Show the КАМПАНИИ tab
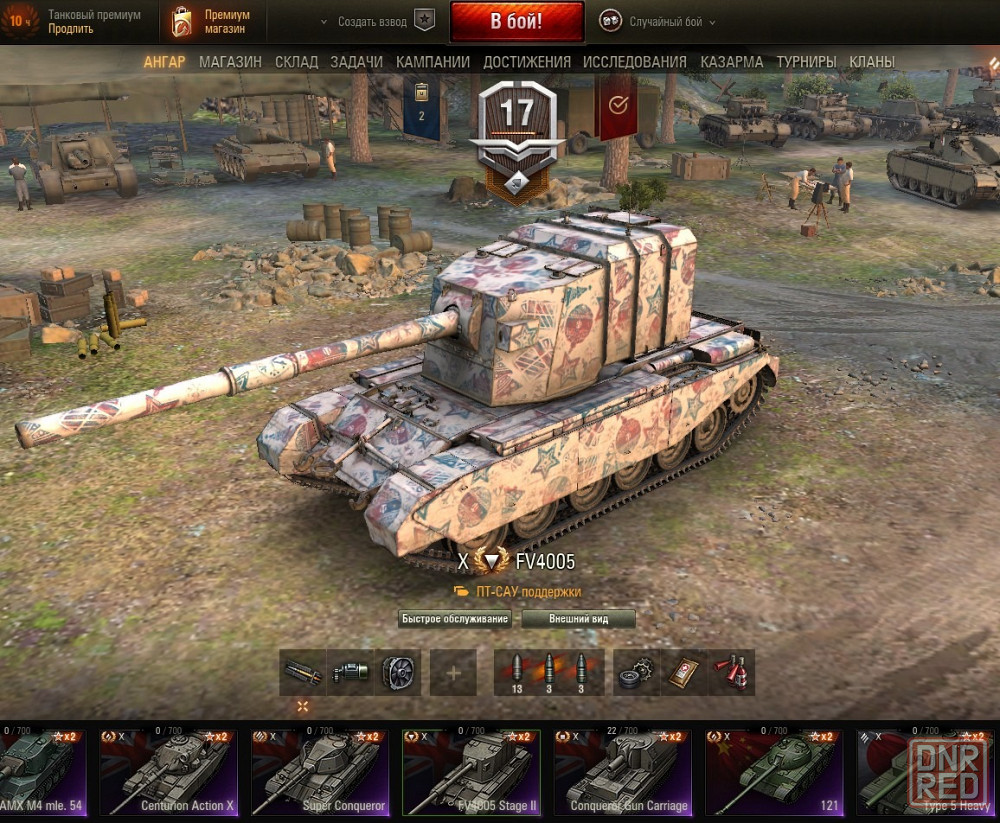 click(433, 62)
